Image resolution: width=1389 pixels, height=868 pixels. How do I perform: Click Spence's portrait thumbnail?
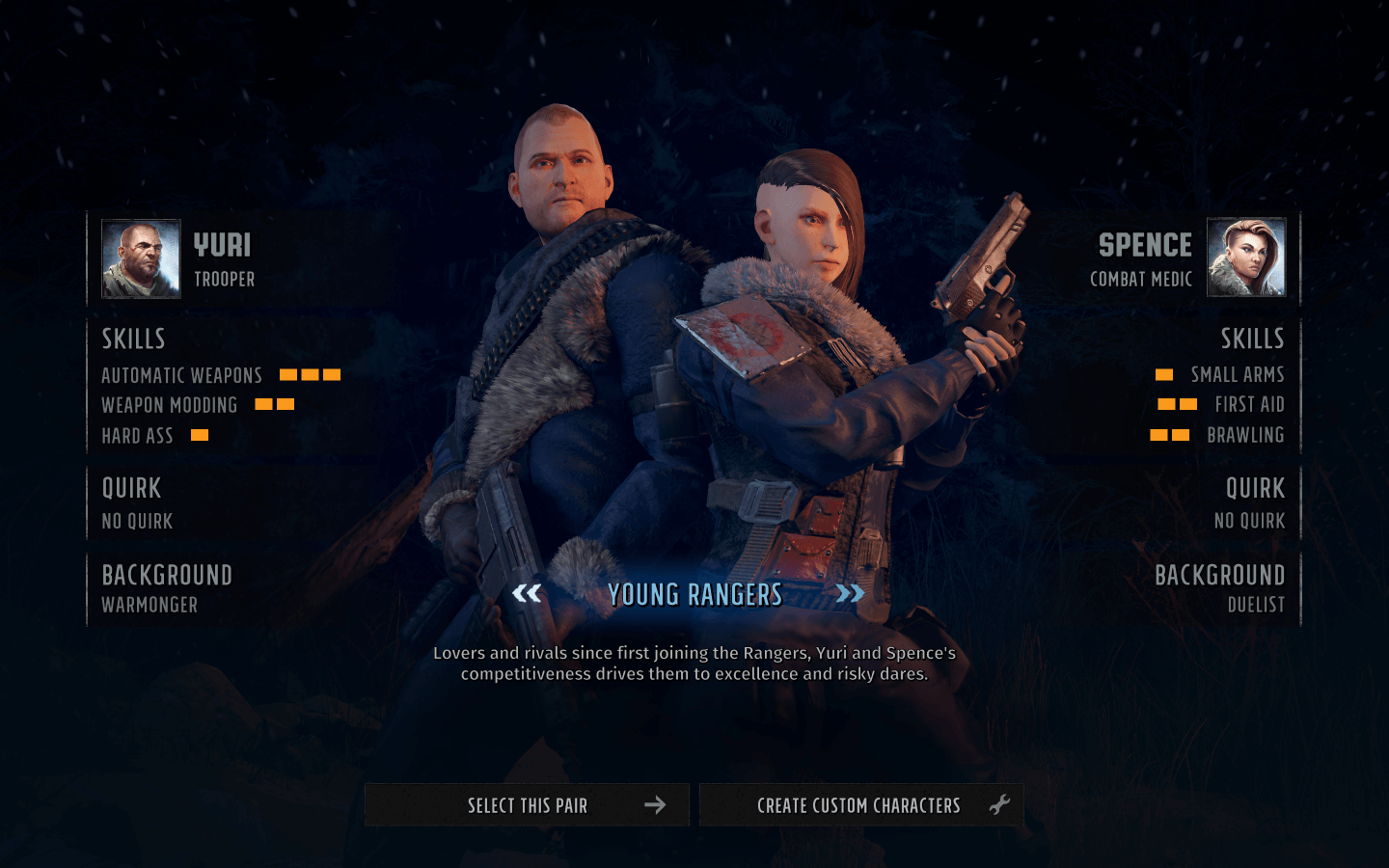(1246, 257)
